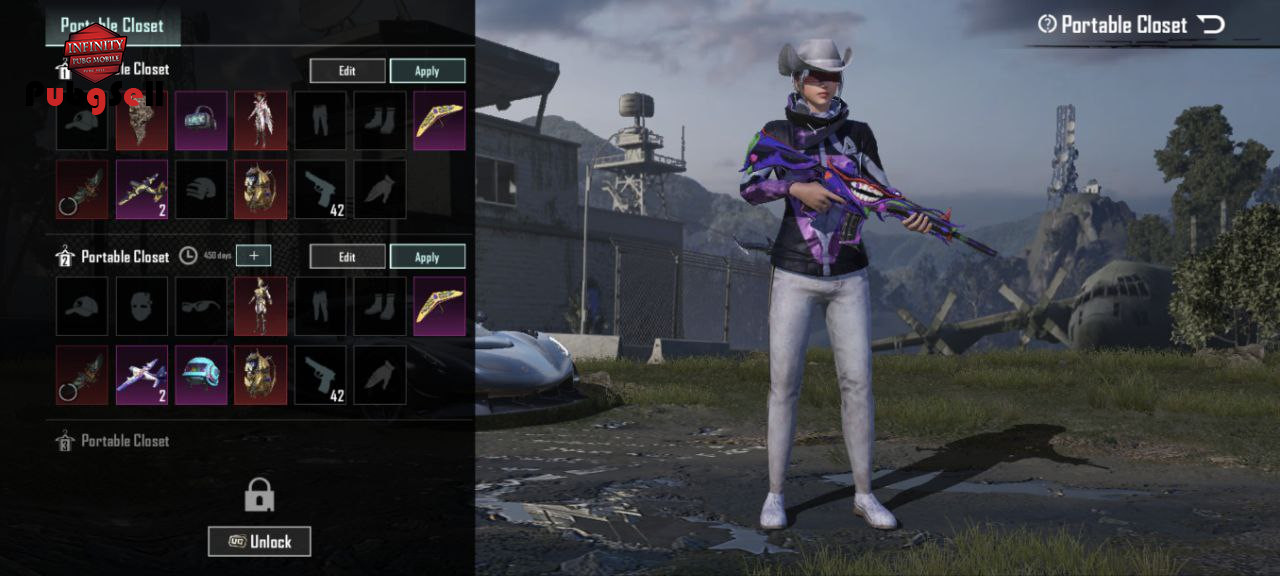
Task: Edit the first Portable Closet loadout
Action: point(347,71)
